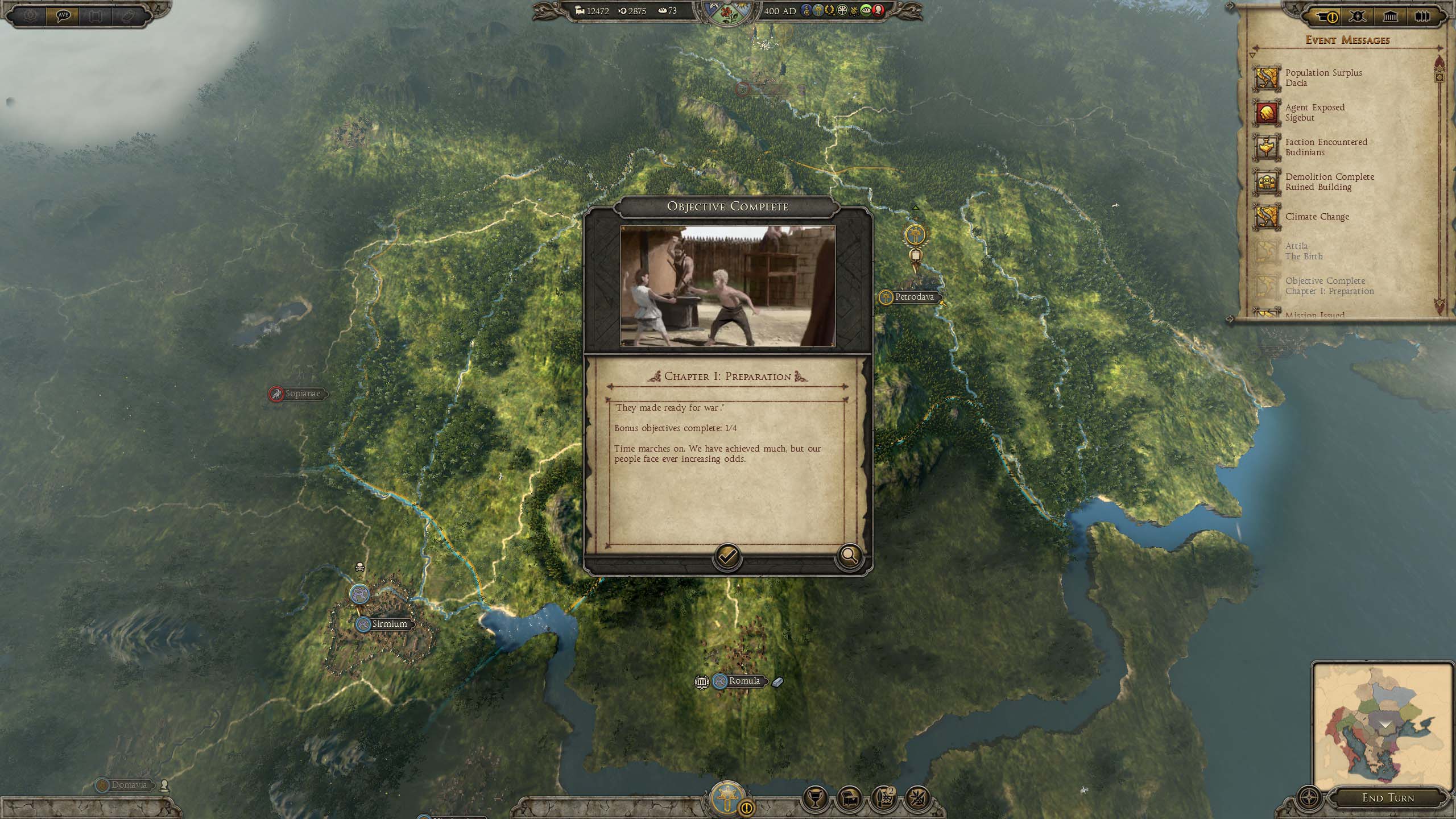The image size is (1456, 819).
Task: Open the panel showing the number 2 badge
Action: (884, 799)
